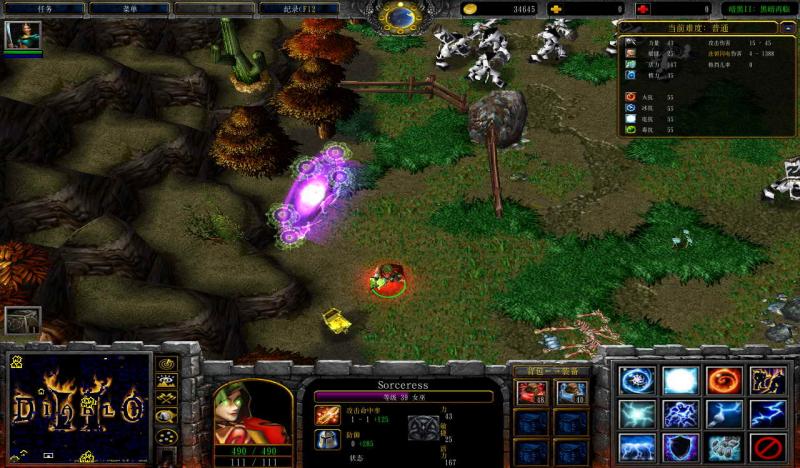The height and width of the screenshot is (468, 800).
Task: Click the red cancel circle icon
Action: pos(767,447)
